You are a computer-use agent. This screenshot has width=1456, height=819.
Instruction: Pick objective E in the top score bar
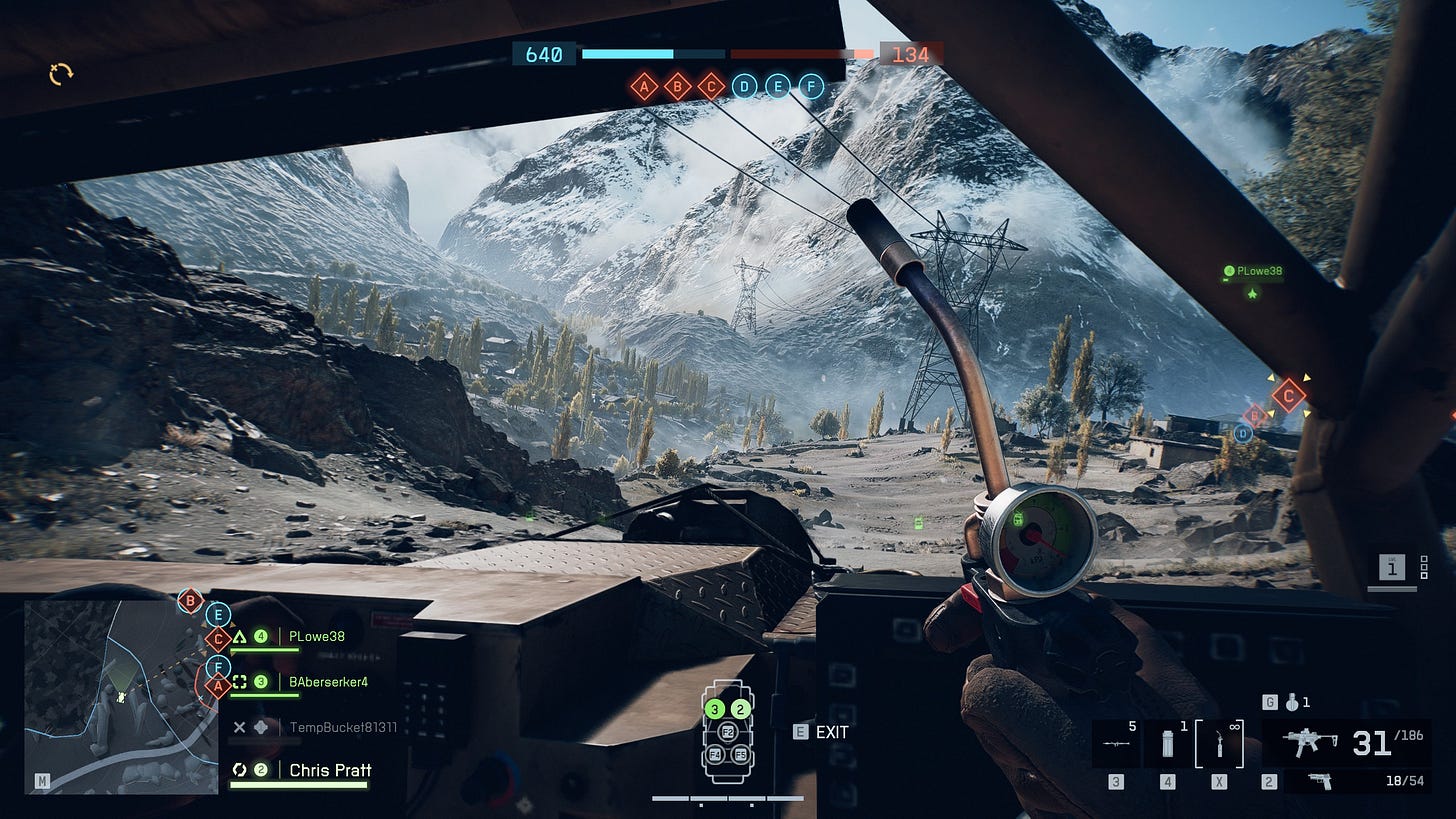click(x=778, y=87)
